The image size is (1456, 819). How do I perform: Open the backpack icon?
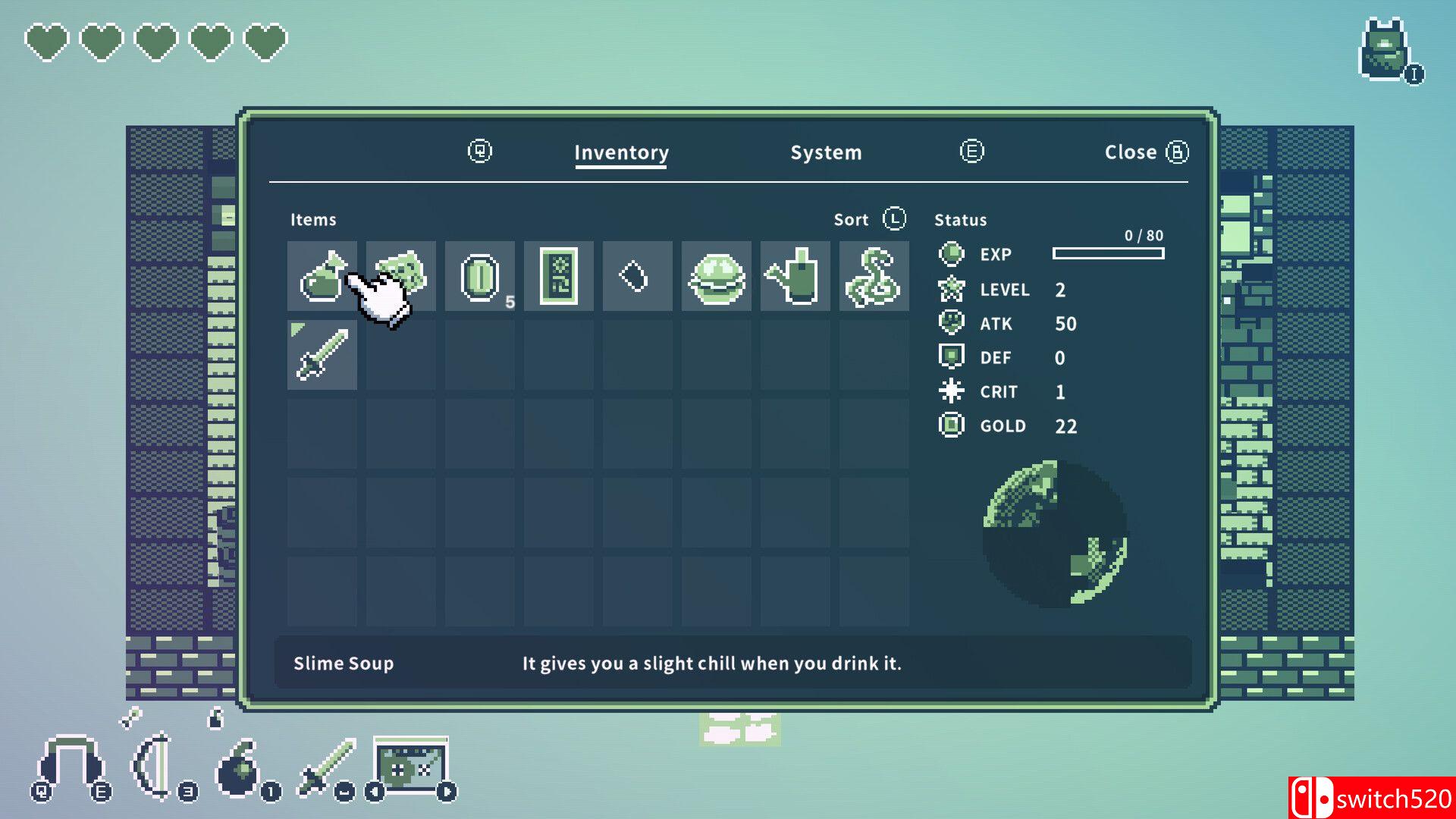coord(1385,49)
